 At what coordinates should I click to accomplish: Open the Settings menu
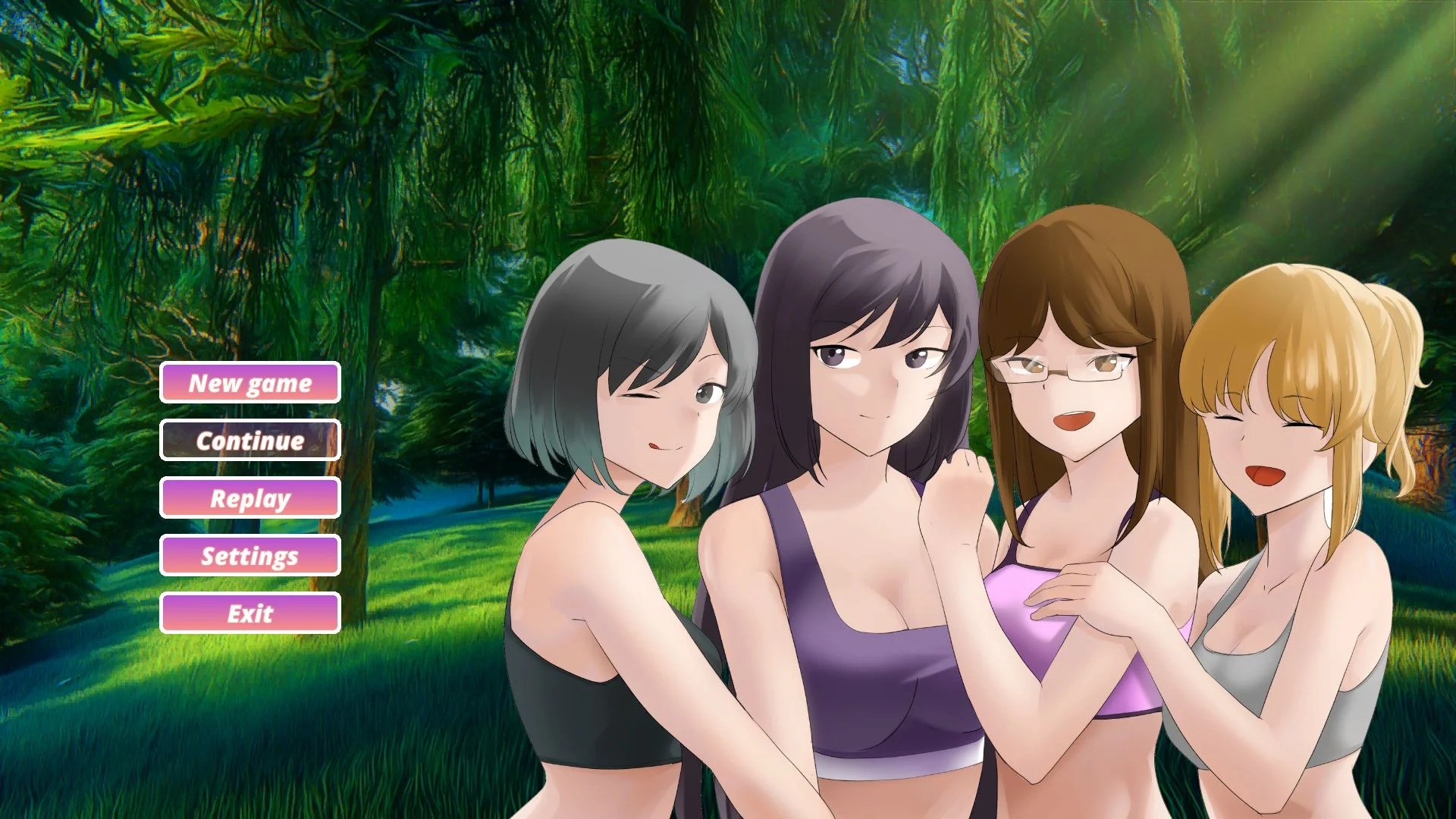pyautogui.click(x=250, y=556)
